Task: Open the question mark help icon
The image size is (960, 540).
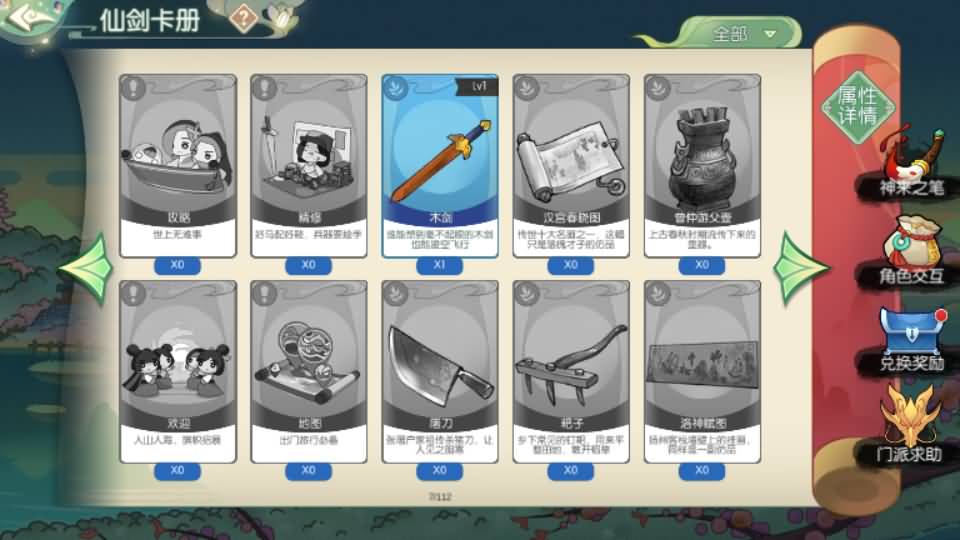Action: pos(243,17)
